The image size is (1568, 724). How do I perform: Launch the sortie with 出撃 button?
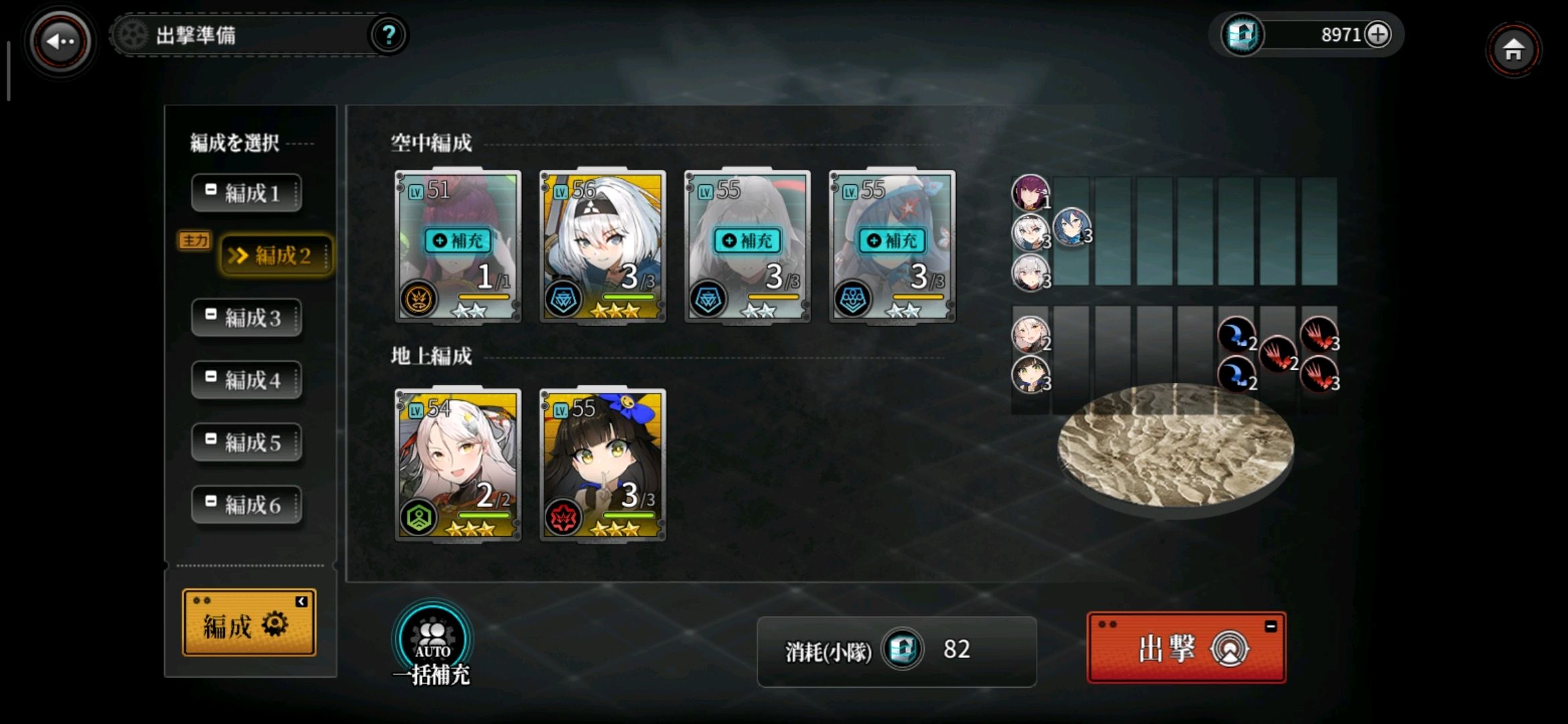(1185, 648)
